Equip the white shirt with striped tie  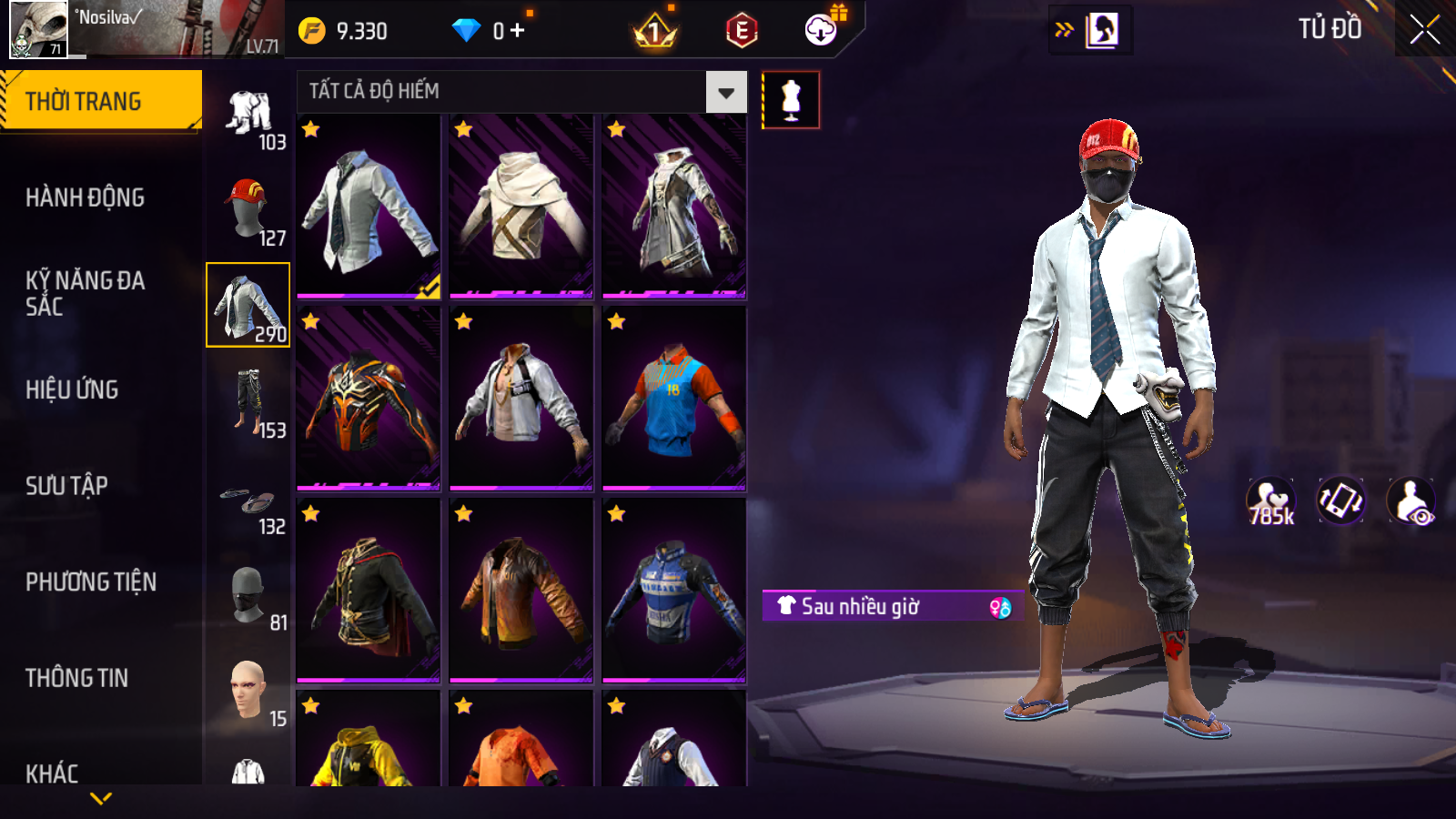point(369,207)
